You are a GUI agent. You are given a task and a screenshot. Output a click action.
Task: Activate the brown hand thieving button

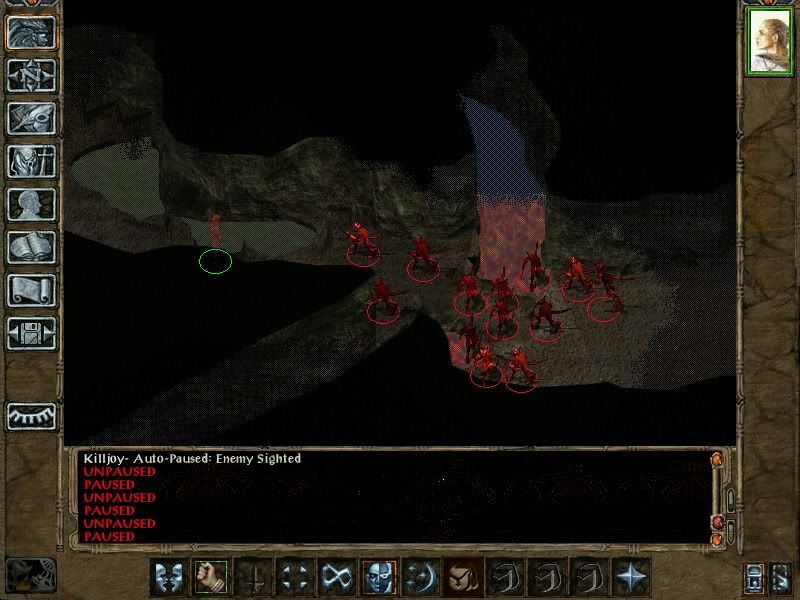pos(463,576)
